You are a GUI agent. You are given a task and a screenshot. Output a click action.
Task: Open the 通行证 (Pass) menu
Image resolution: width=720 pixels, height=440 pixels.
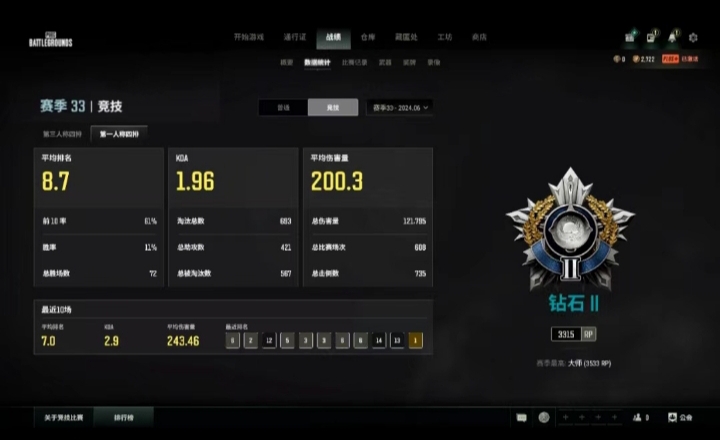[x=294, y=37]
